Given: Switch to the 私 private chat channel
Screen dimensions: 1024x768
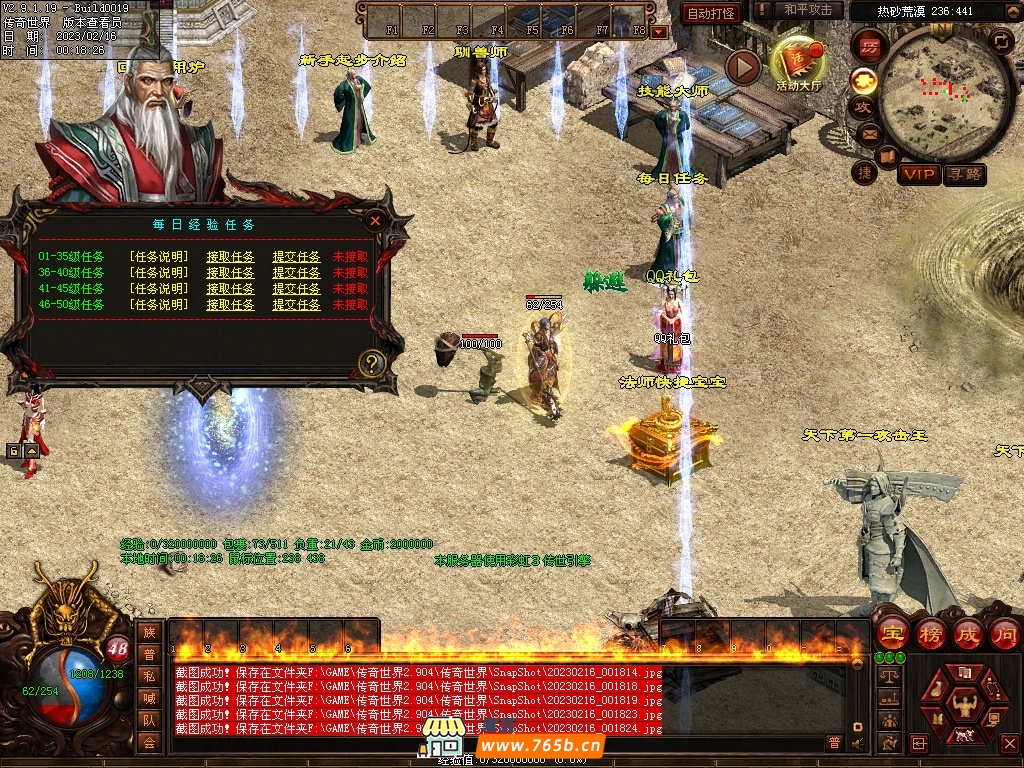Looking at the screenshot, I should coord(149,675).
